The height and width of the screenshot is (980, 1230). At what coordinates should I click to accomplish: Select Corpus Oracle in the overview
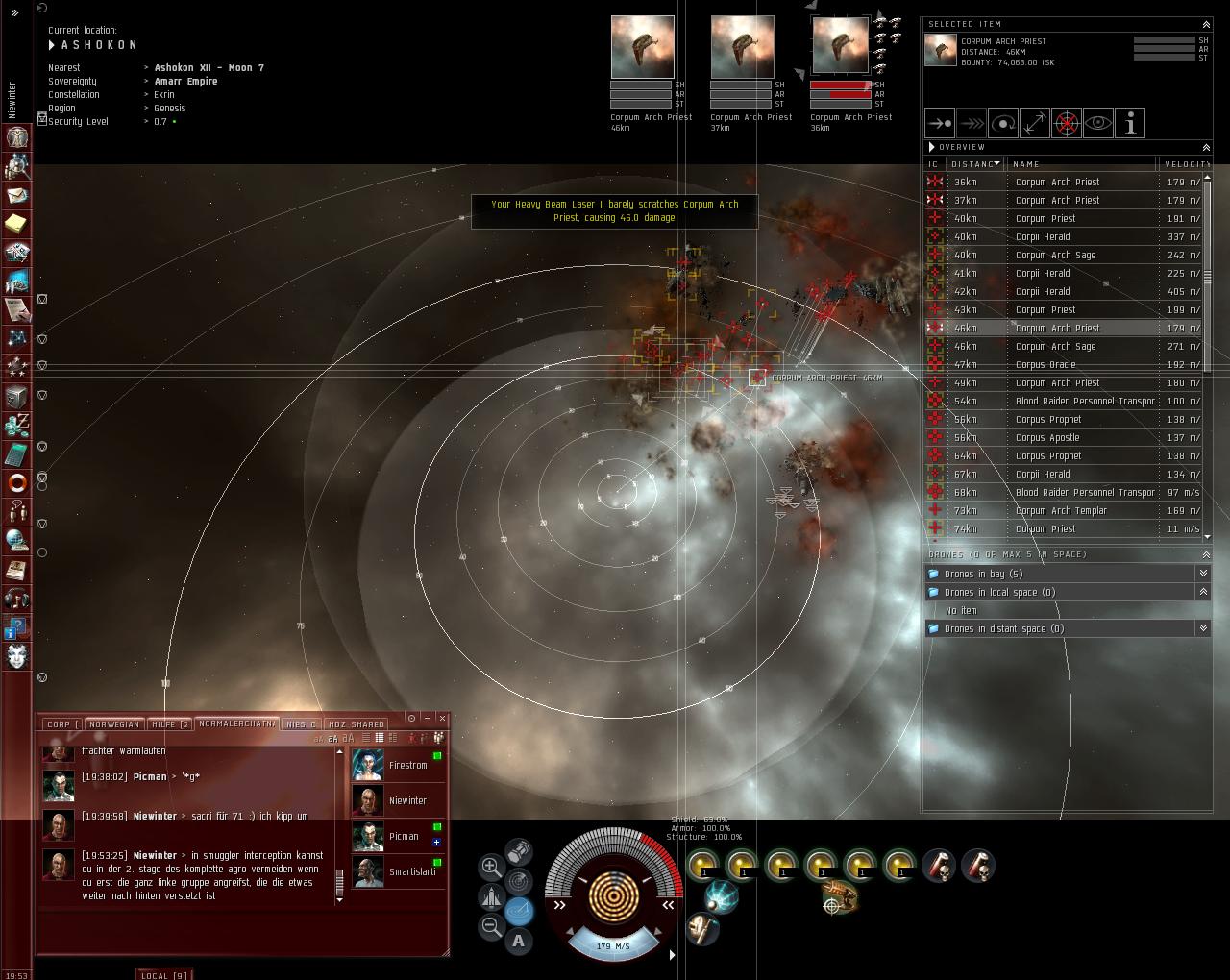coord(1045,365)
